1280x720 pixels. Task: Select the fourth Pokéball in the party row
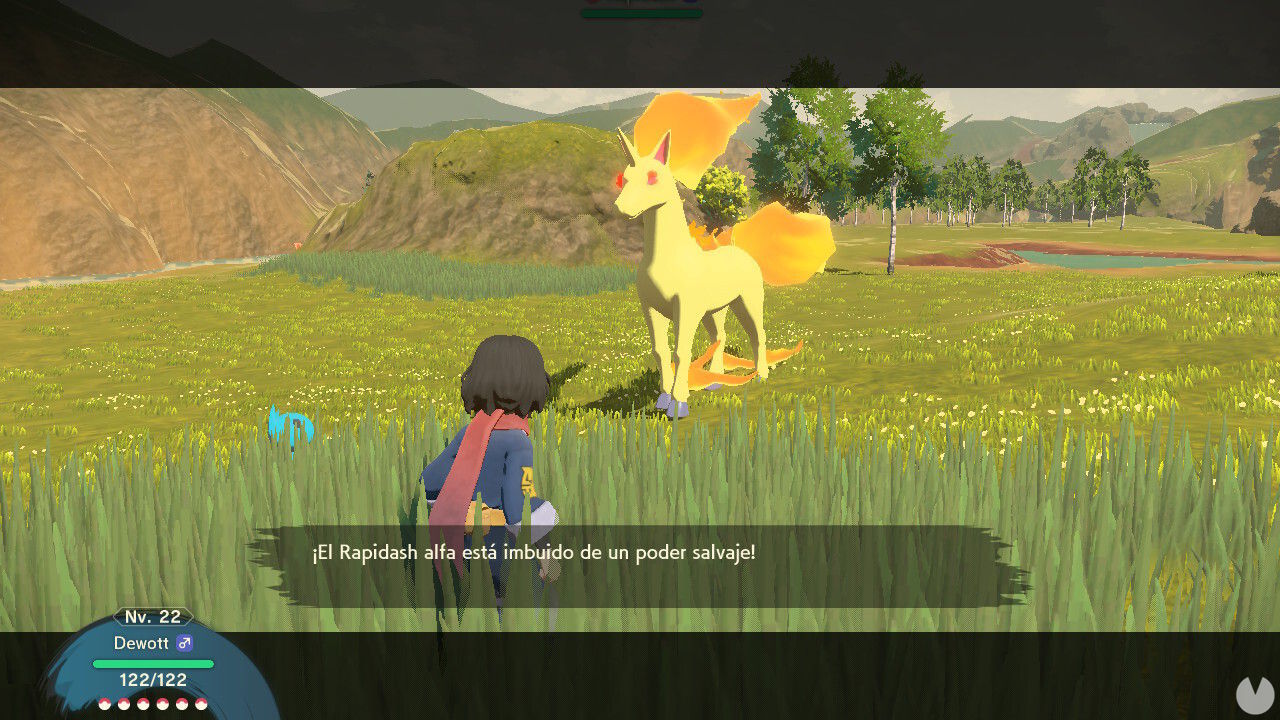[162, 703]
